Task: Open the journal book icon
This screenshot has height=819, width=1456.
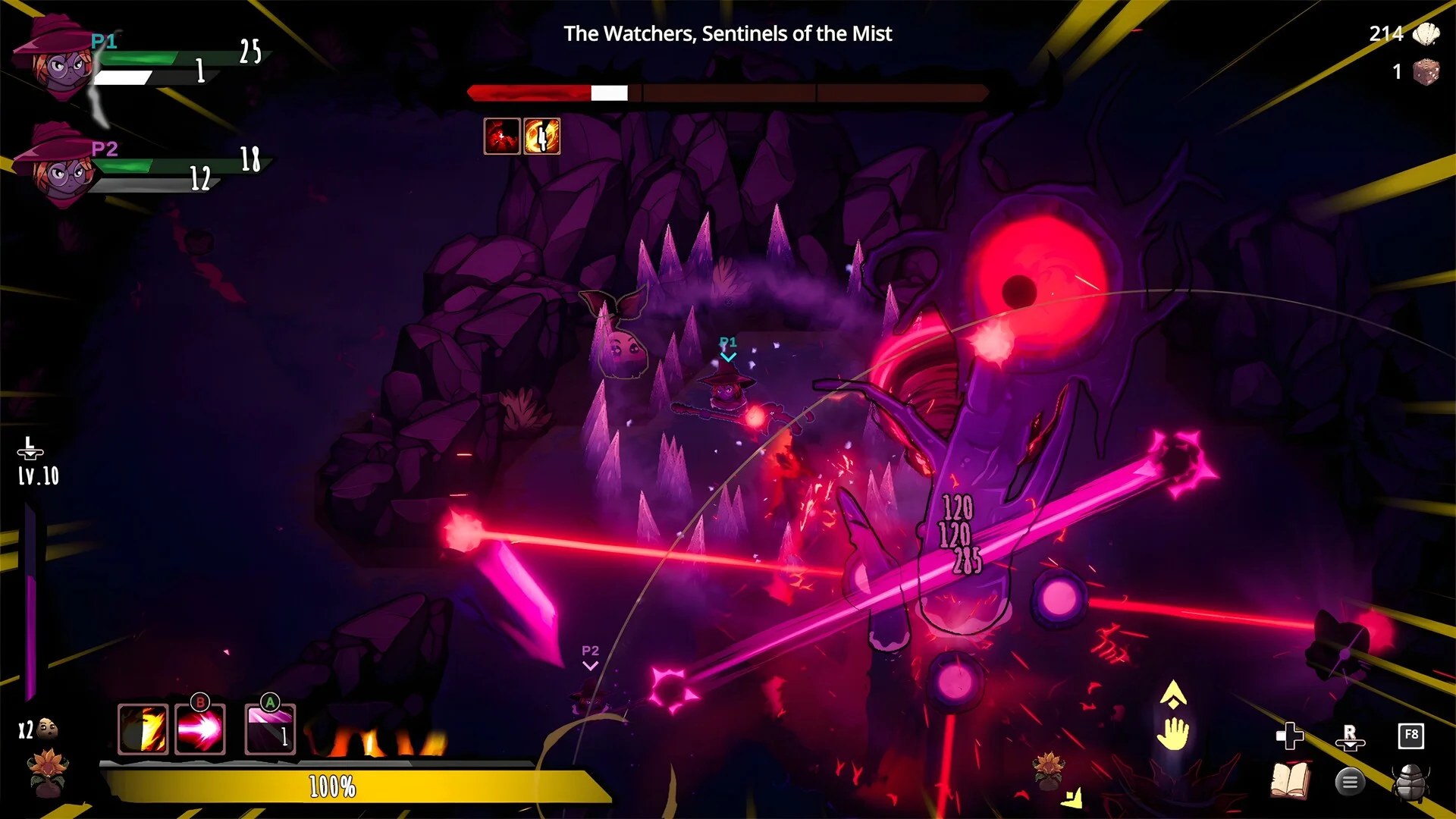Action: [x=1290, y=780]
